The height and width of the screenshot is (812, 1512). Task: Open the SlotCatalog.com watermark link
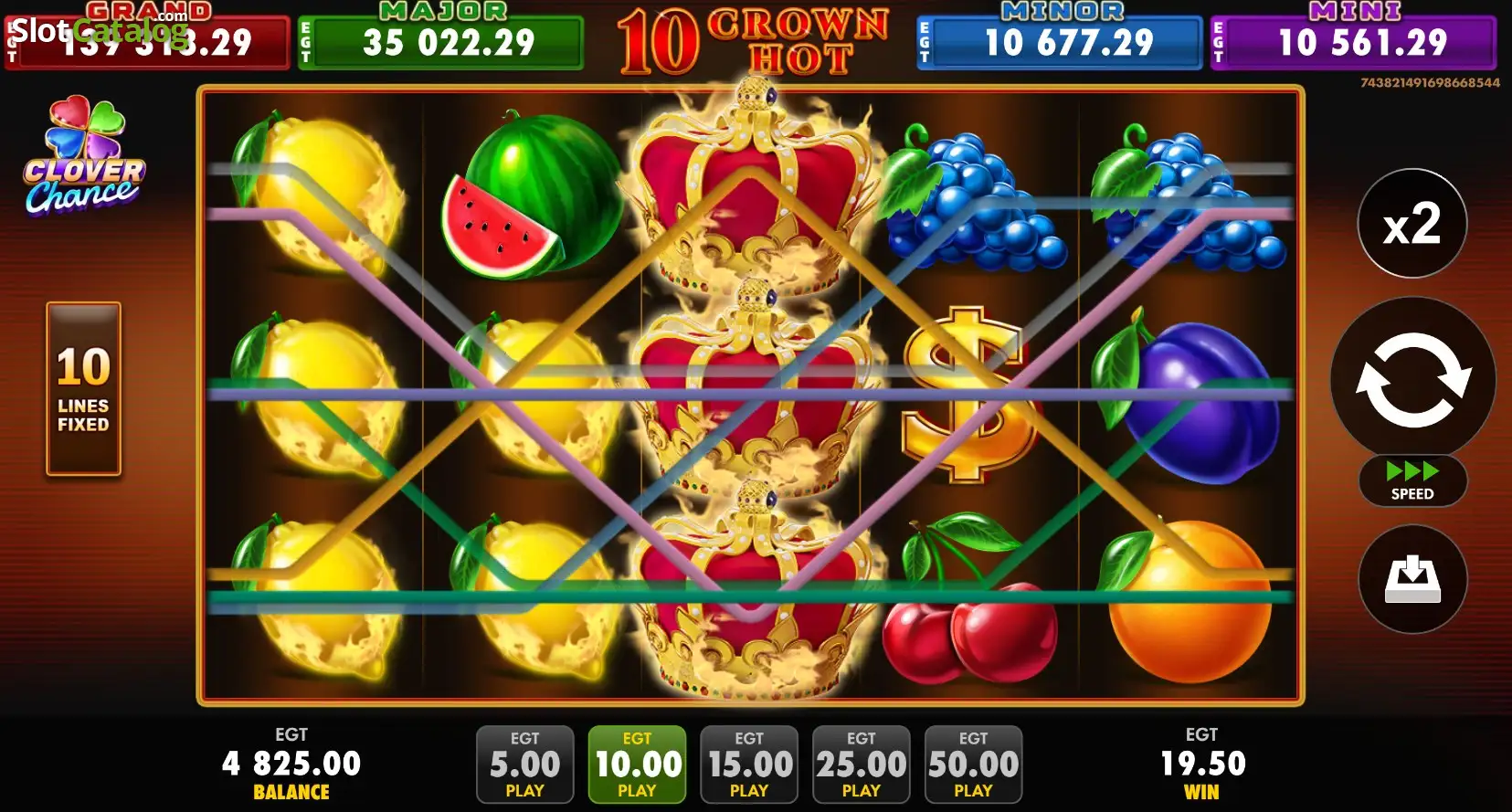point(99,29)
